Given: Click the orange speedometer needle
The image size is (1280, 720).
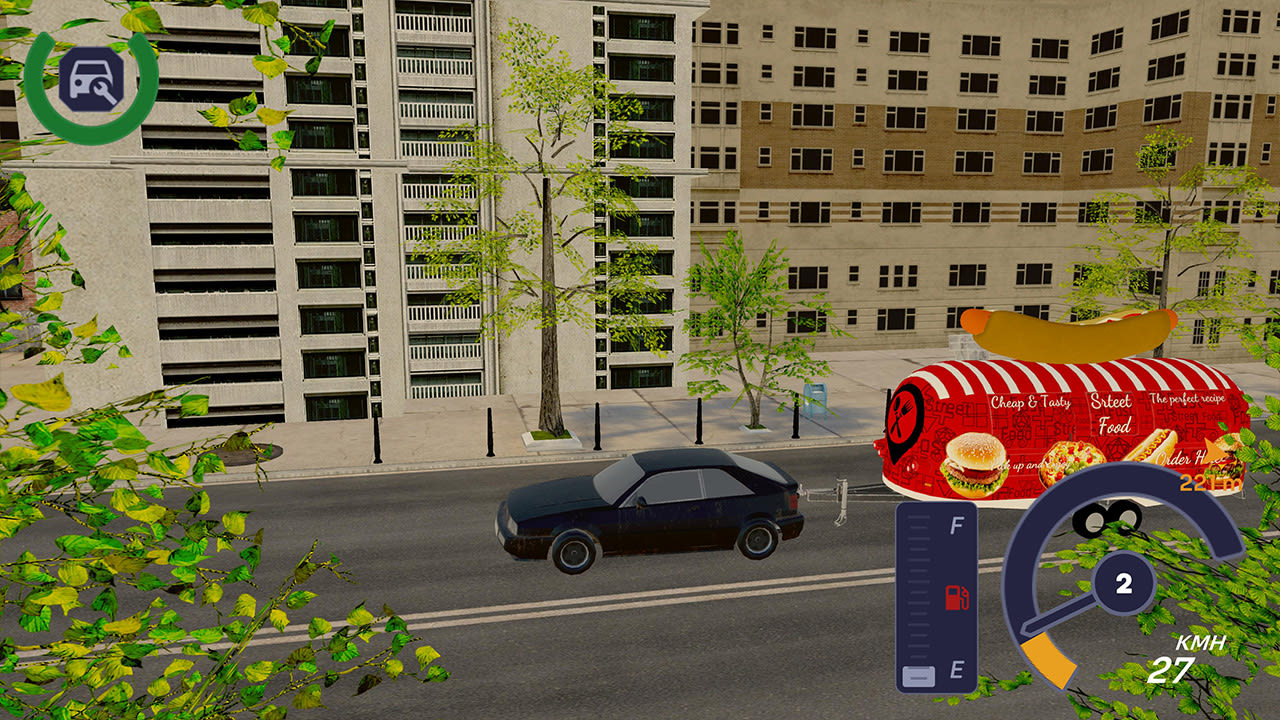Looking at the screenshot, I should click(1050, 660).
